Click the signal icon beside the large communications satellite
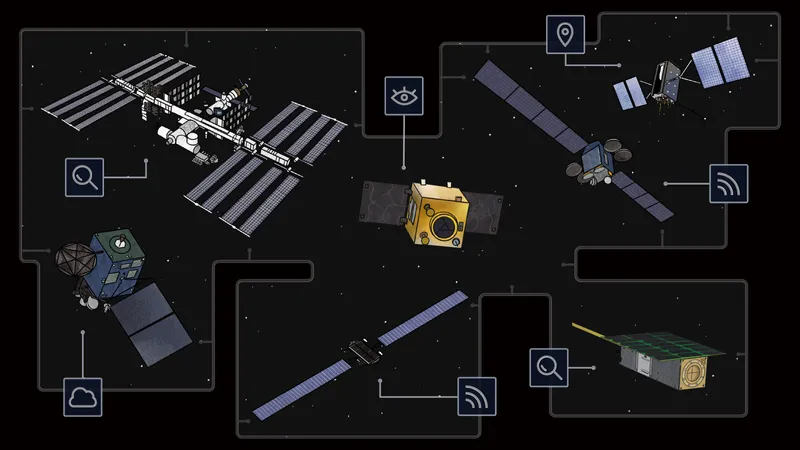Image resolution: width=800 pixels, height=450 pixels. tap(729, 184)
